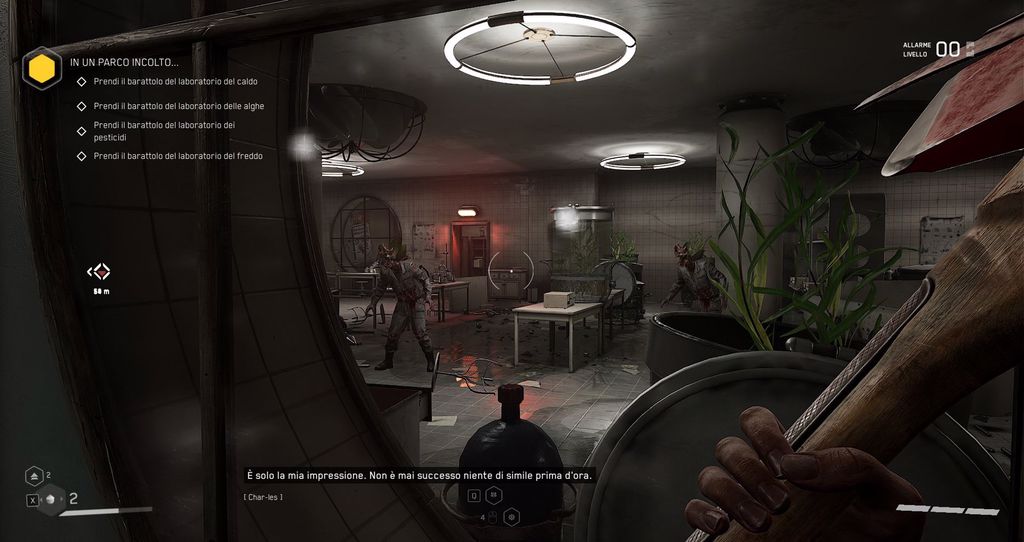1024x542 pixels.
Task: Select the "laboratorio del caldo" objective
Action: tap(176, 81)
